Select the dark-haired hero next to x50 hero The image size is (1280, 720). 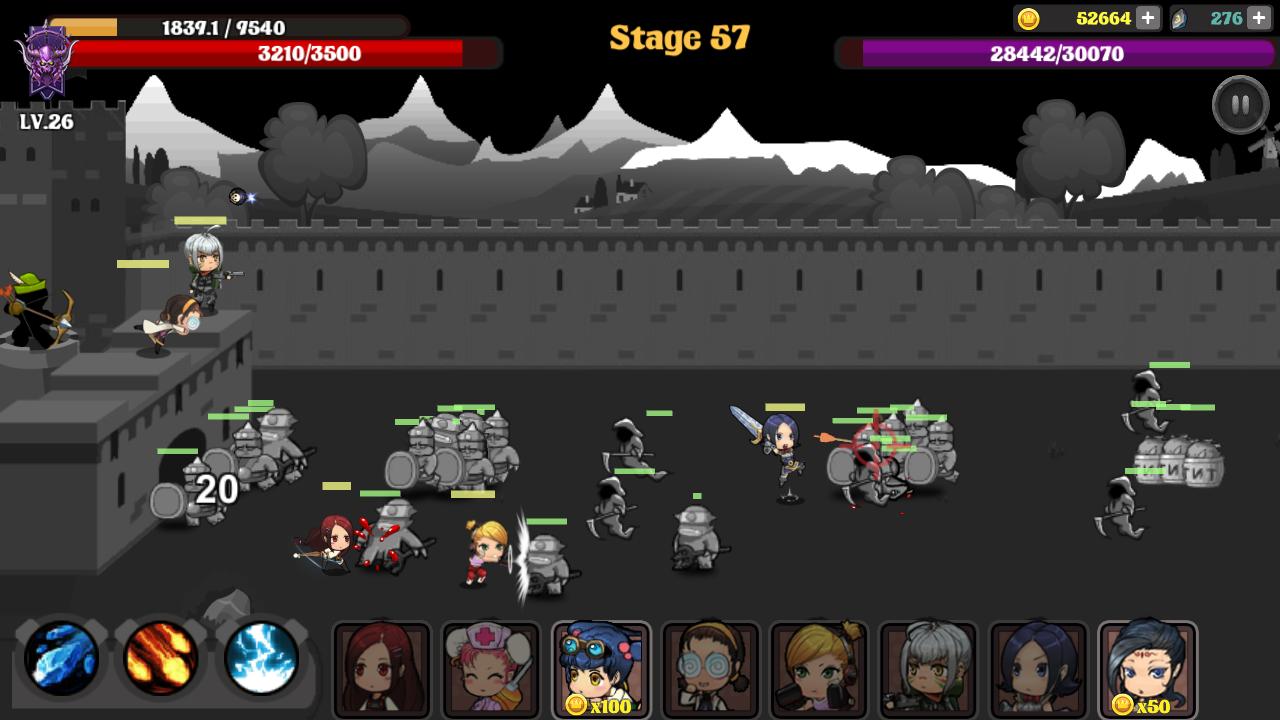pyautogui.click(x=1036, y=668)
